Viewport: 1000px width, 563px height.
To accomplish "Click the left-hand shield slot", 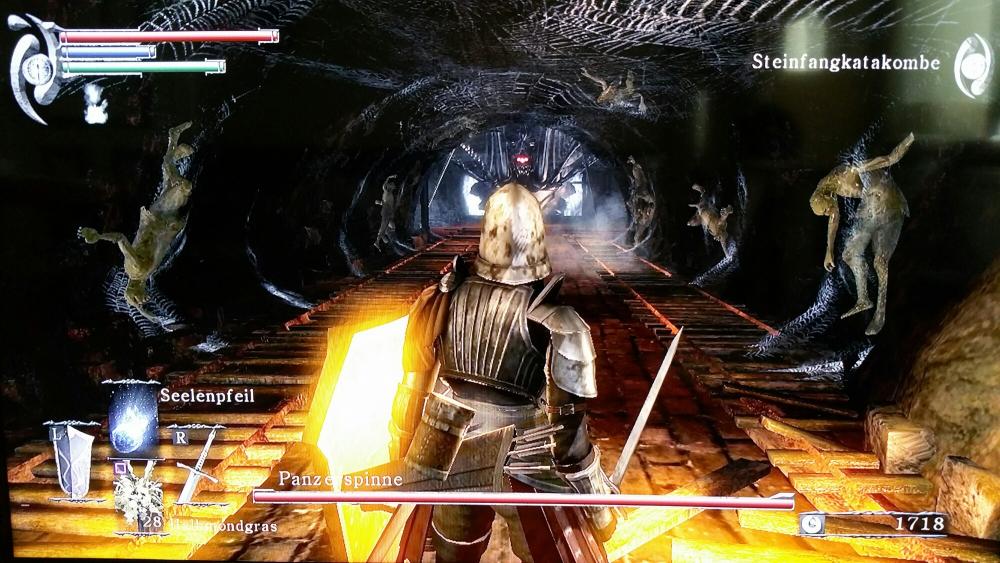I will click(x=72, y=463).
